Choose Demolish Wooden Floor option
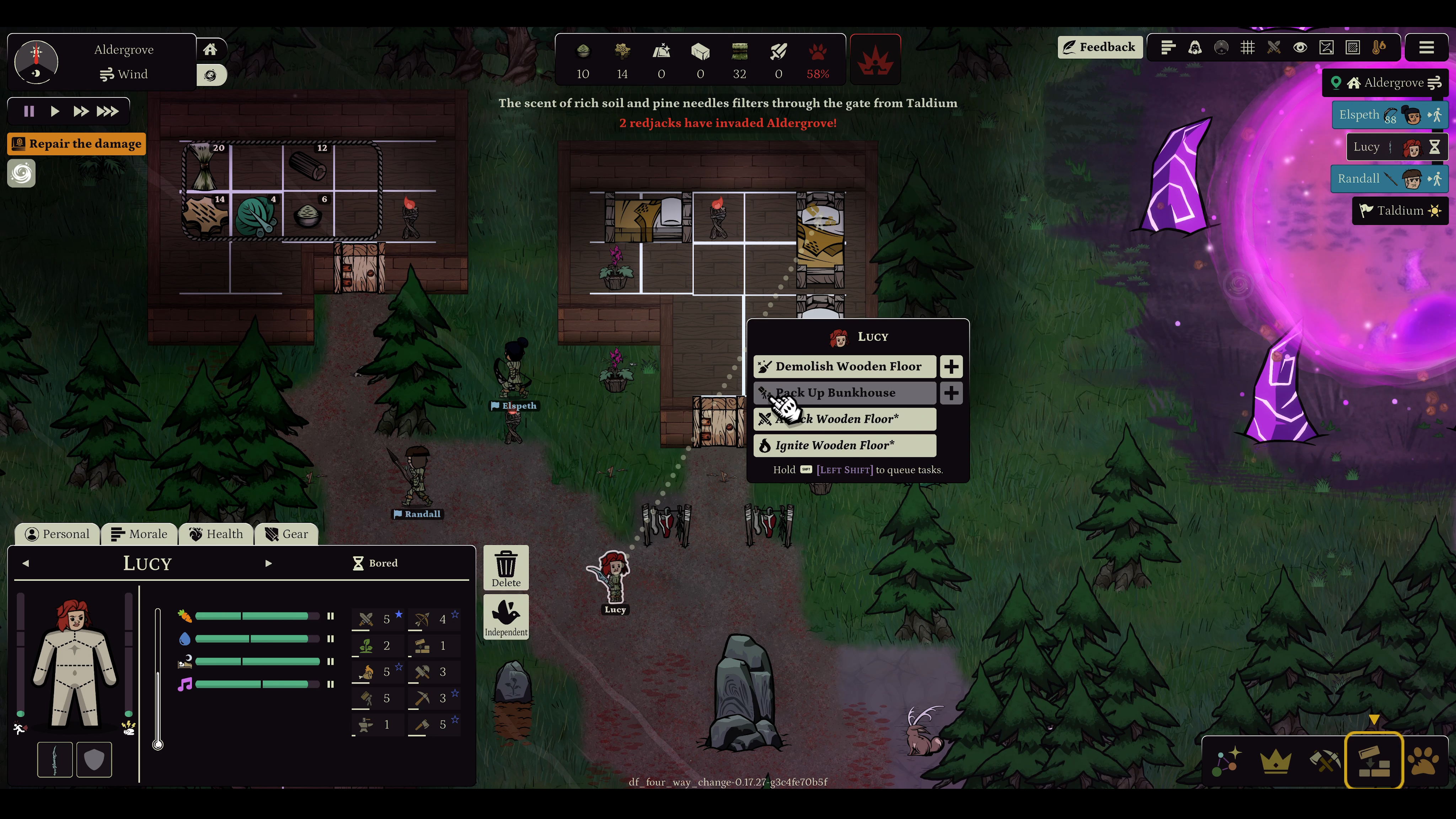 pos(845,366)
